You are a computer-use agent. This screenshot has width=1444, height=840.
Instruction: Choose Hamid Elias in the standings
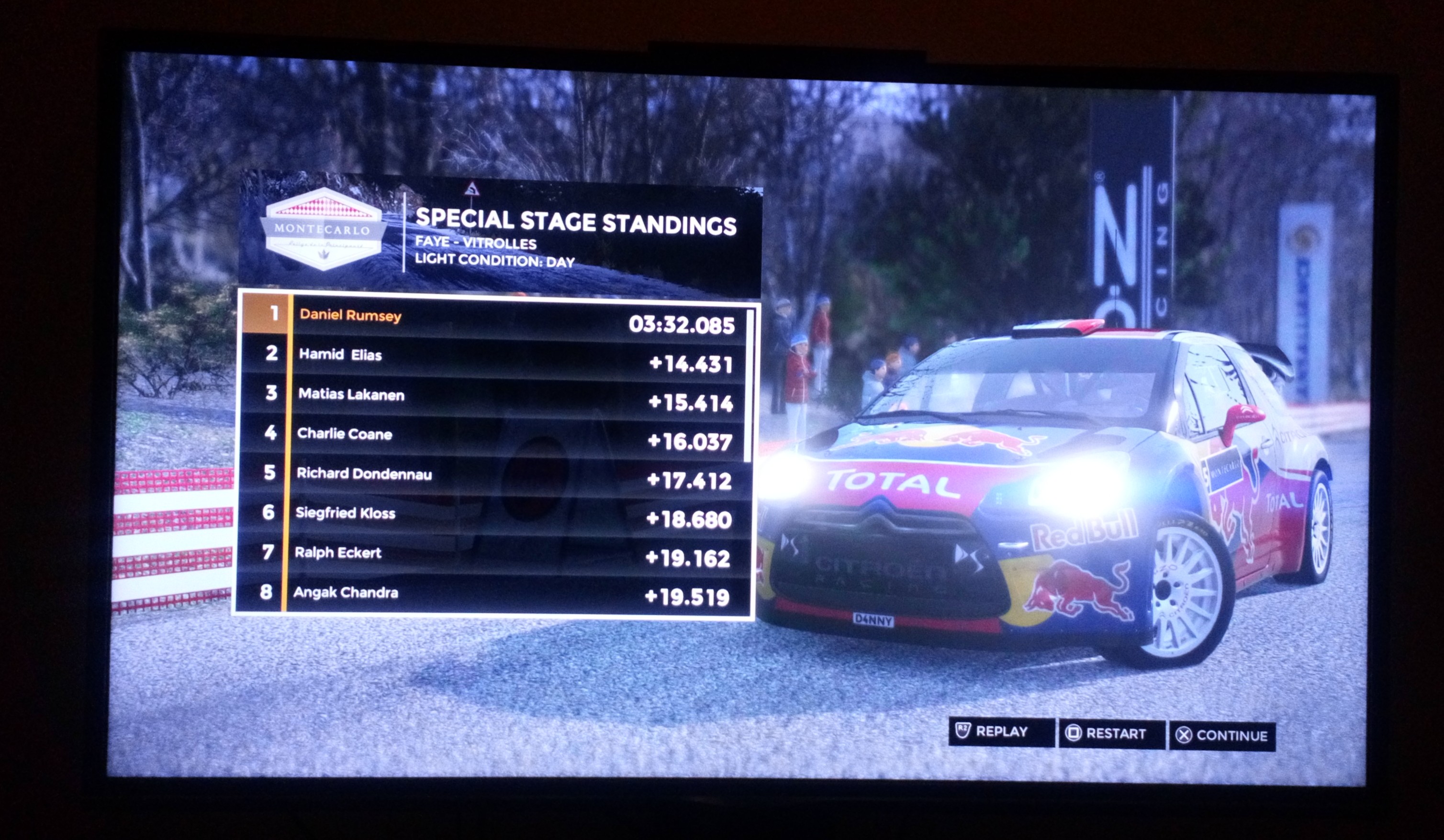[x=495, y=358]
